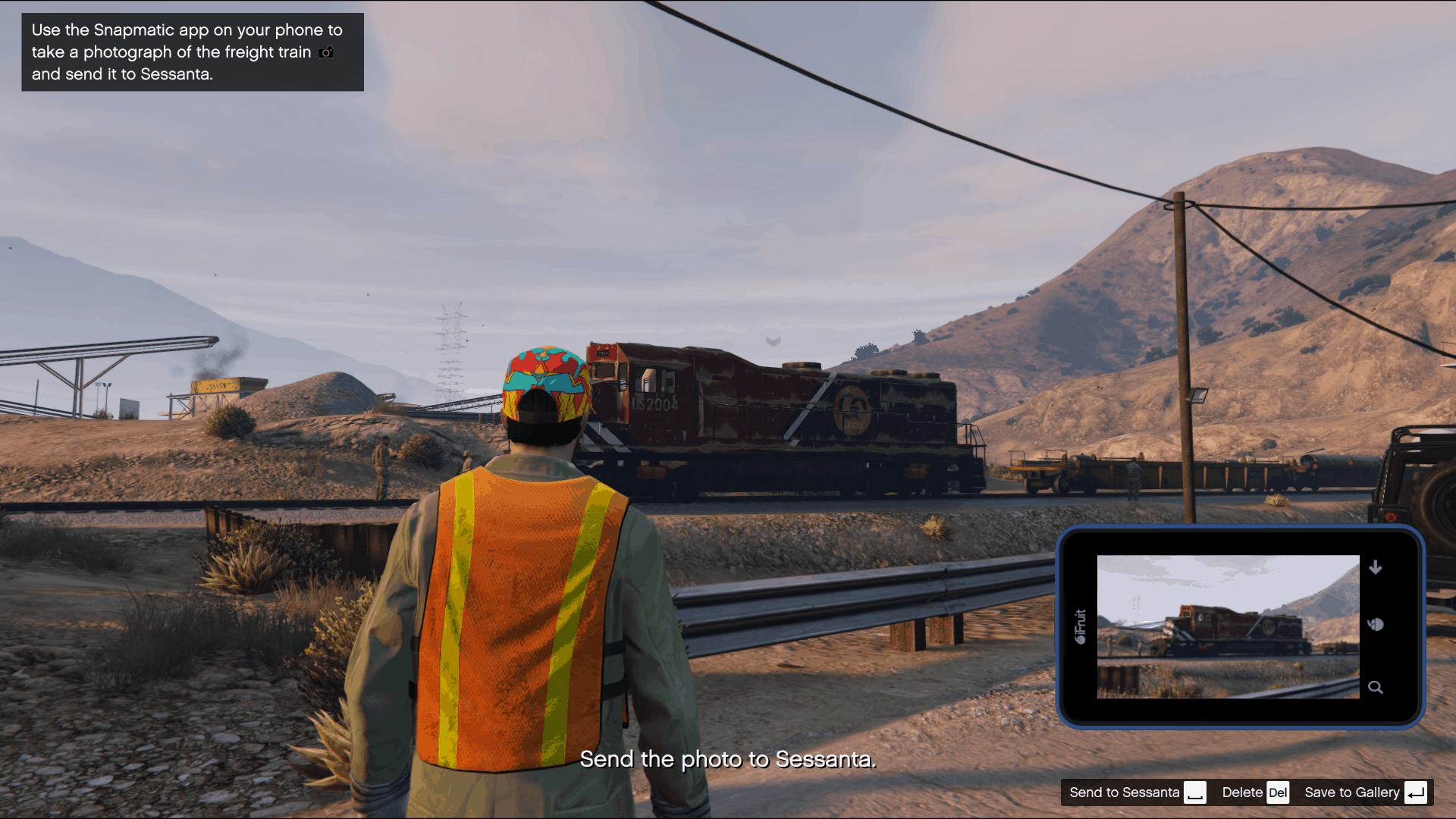Click the download arrow icon on the phone

tap(1376, 566)
